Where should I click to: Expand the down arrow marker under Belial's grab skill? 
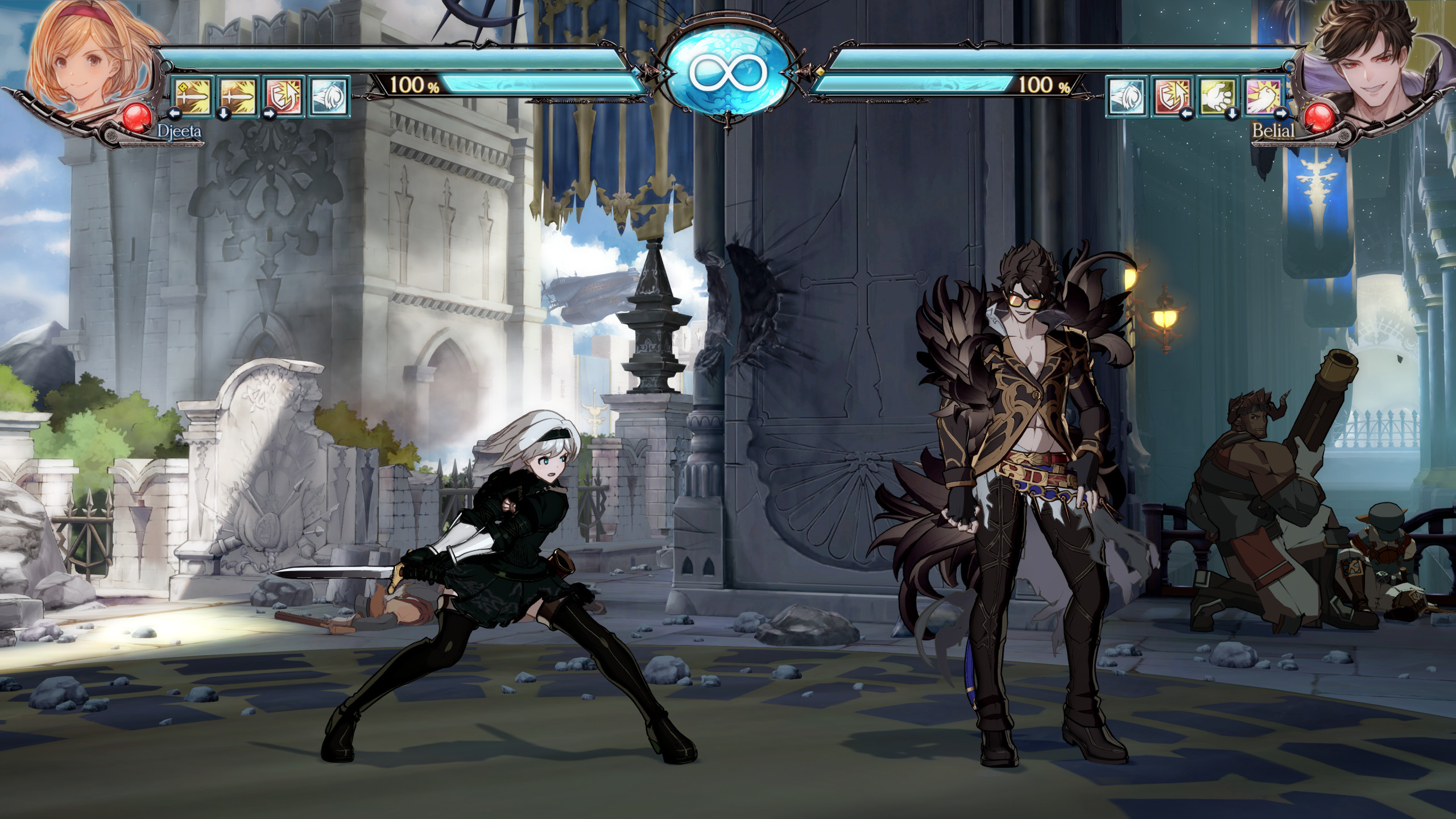[x=1232, y=113]
